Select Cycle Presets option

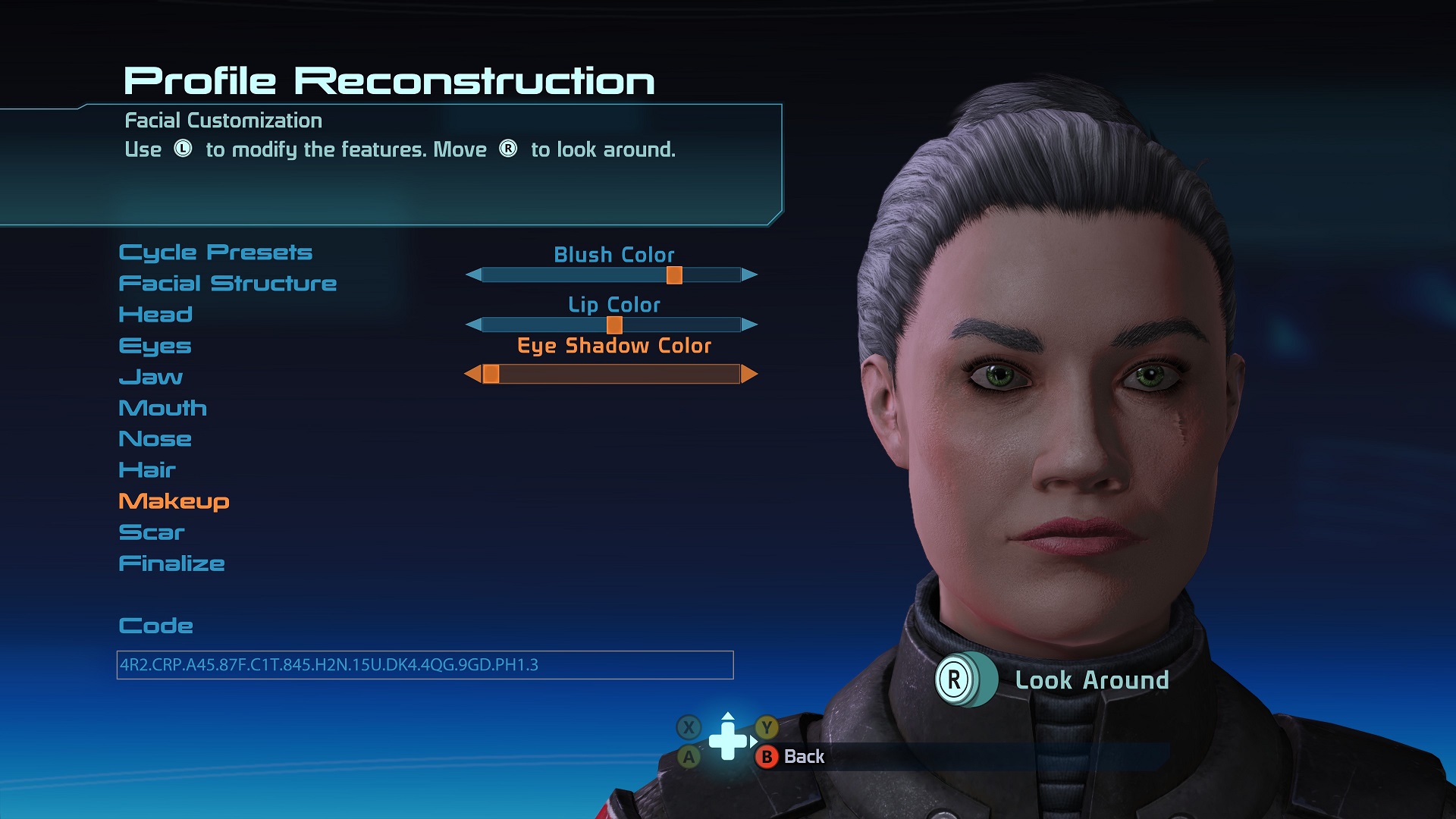coord(215,253)
